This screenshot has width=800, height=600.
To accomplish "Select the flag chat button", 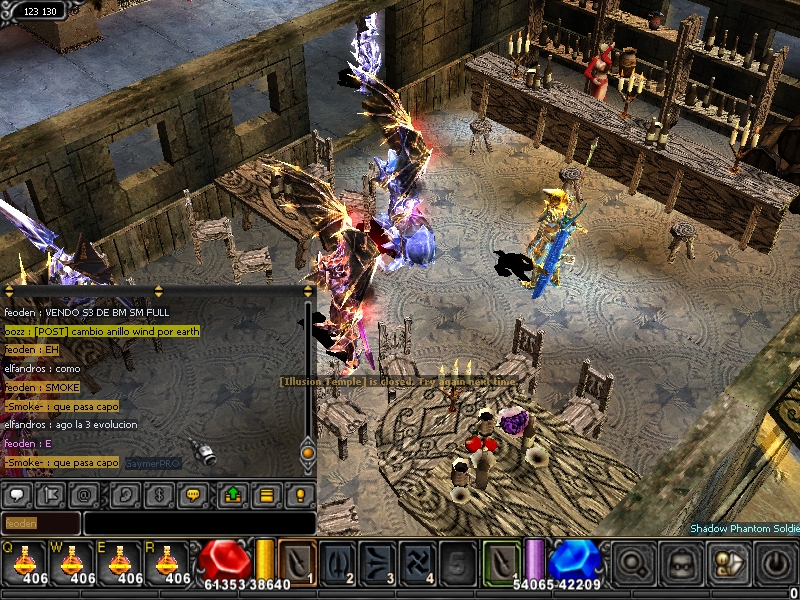I will point(49,494).
